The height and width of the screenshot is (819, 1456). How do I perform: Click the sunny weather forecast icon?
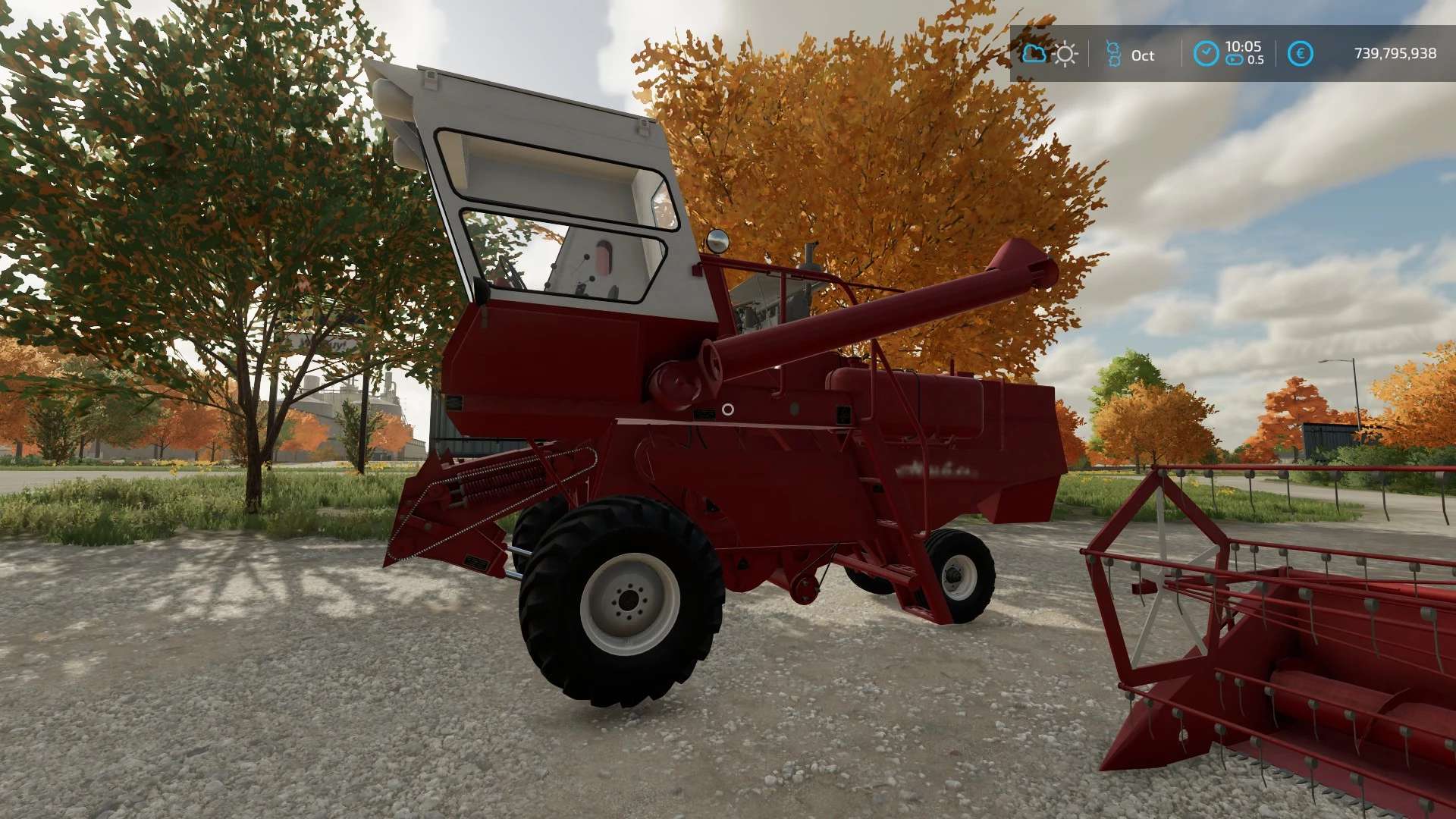(1066, 54)
